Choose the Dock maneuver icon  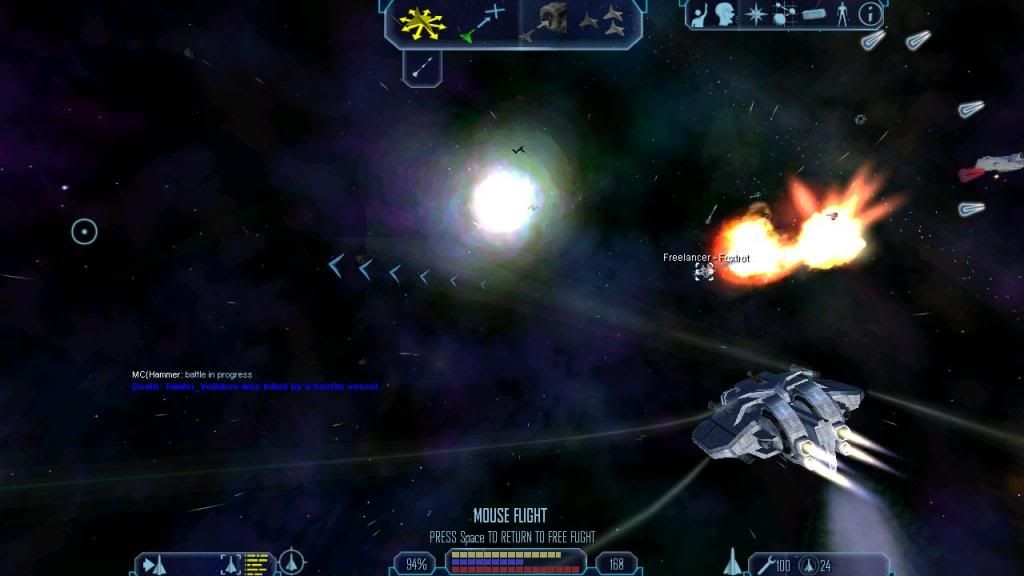551,21
